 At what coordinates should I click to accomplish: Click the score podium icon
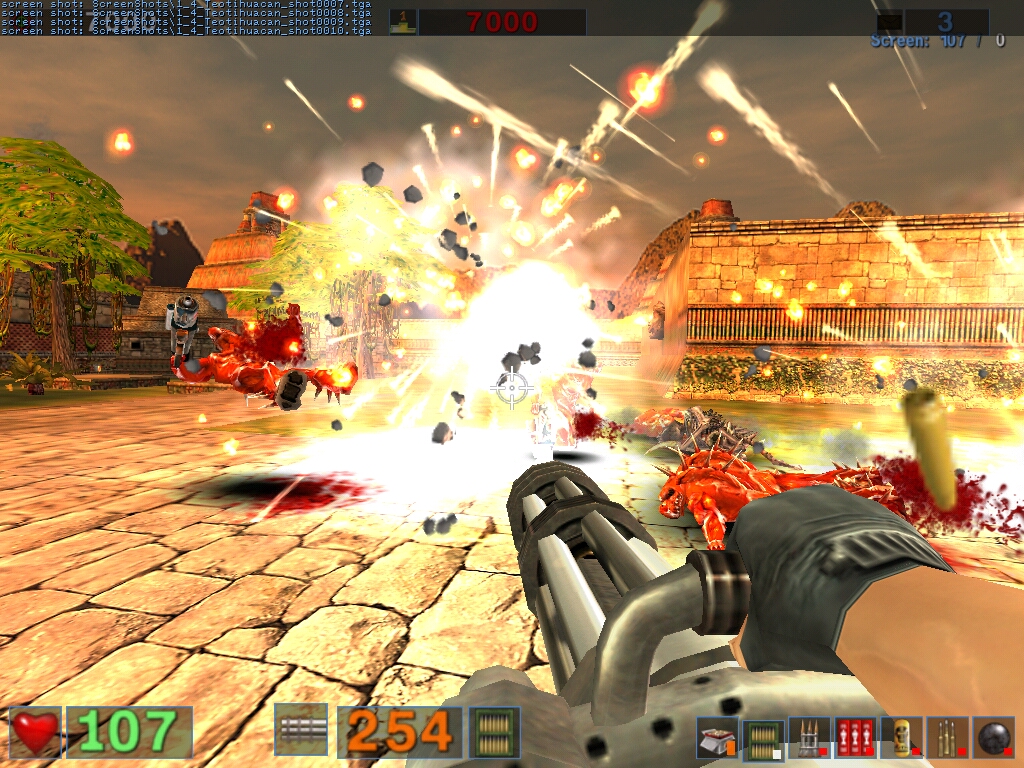pyautogui.click(x=403, y=21)
